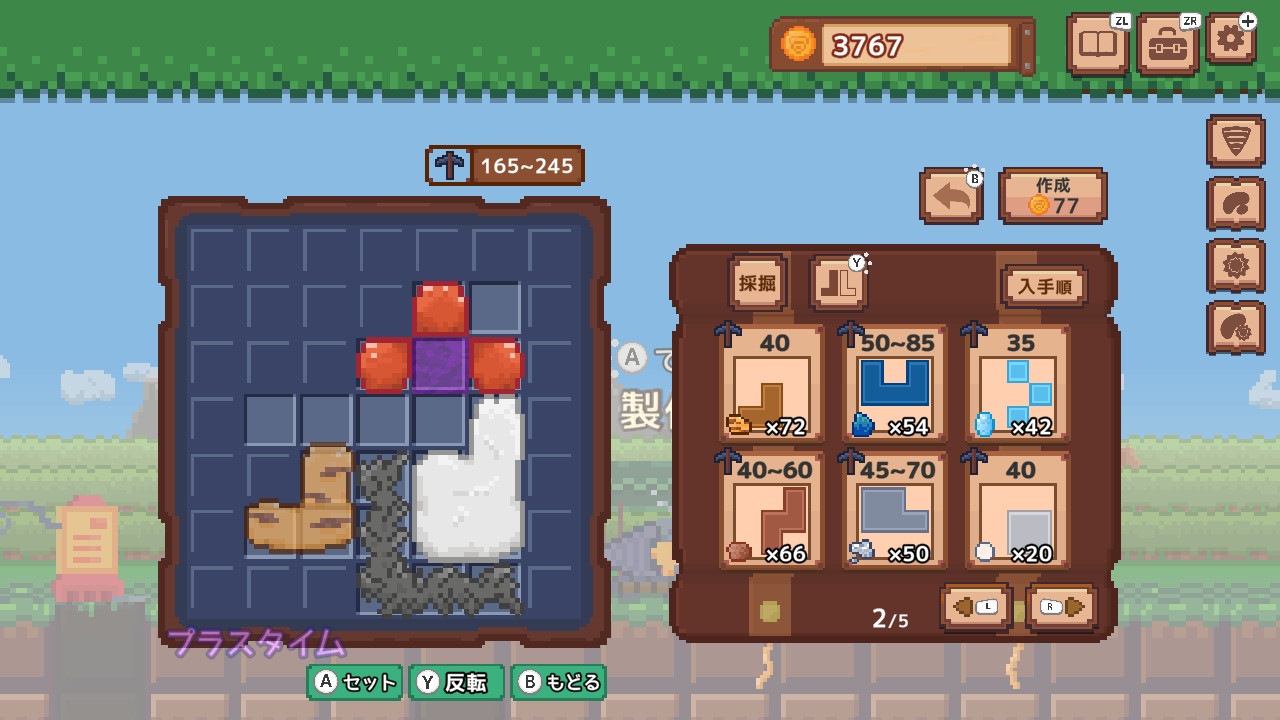Screen dimensions: 1280x720
Task: Select the brown ore x66 material tile
Action: coord(770,510)
